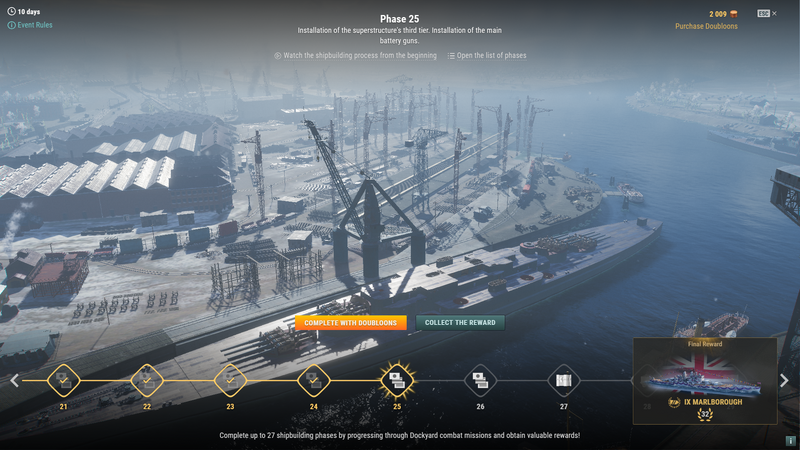View the IX Marlborough final reward
The image size is (800, 450).
[x=705, y=382]
